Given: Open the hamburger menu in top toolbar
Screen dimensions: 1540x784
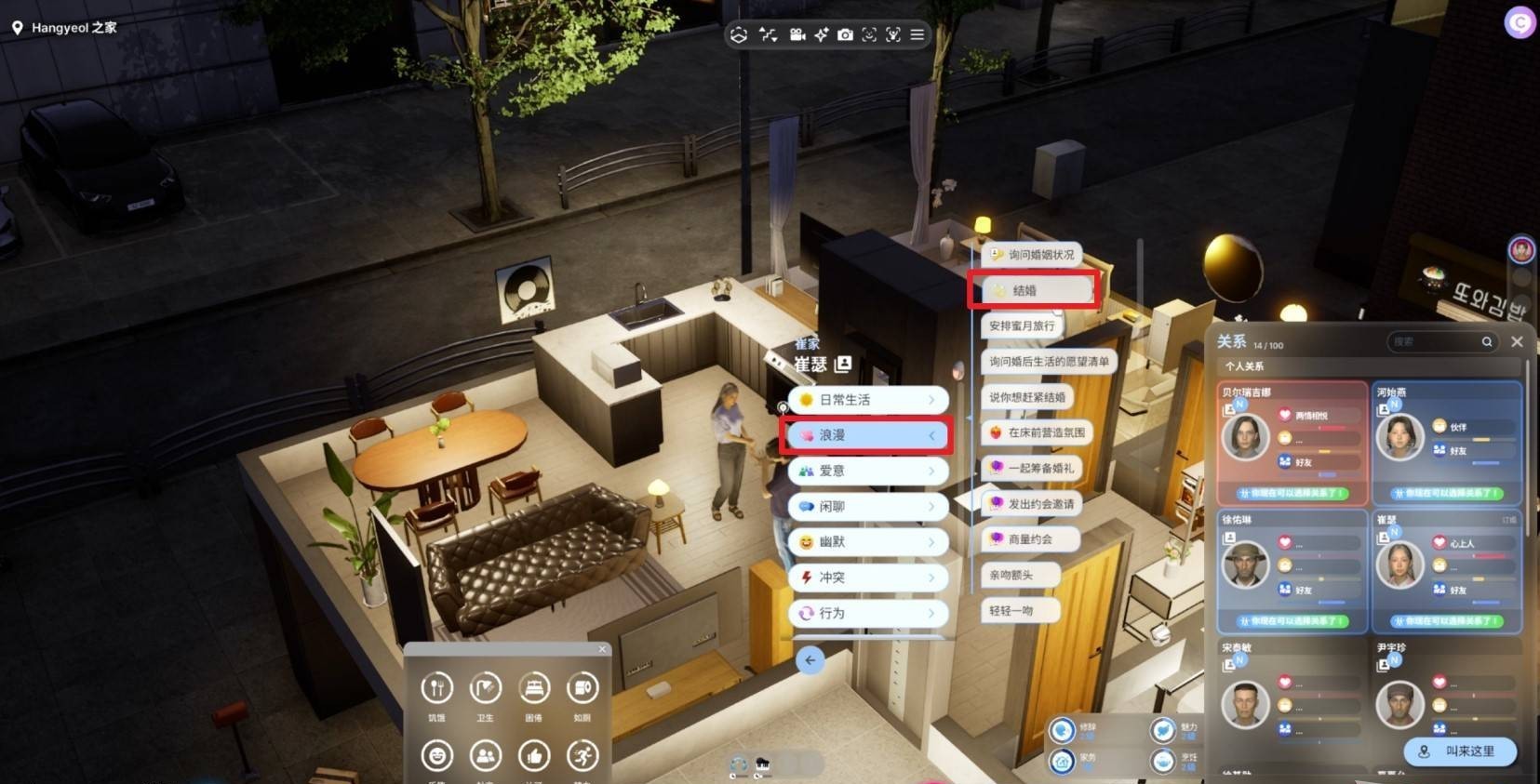Looking at the screenshot, I should [x=917, y=35].
